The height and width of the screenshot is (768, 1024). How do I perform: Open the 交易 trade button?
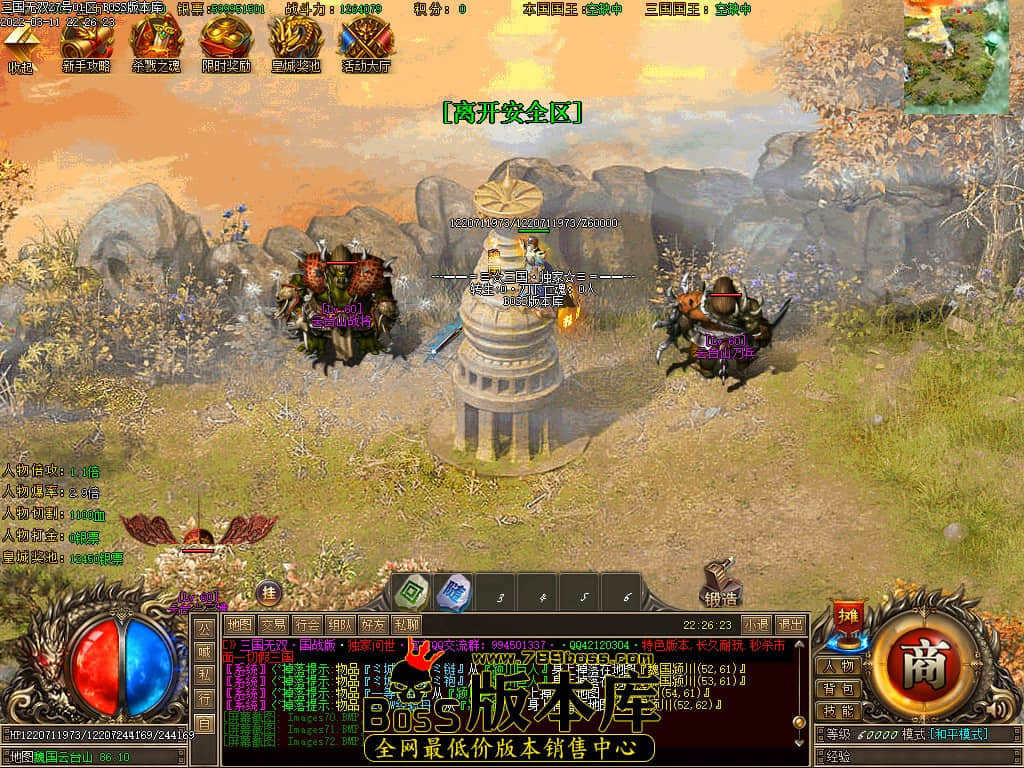tap(273, 625)
